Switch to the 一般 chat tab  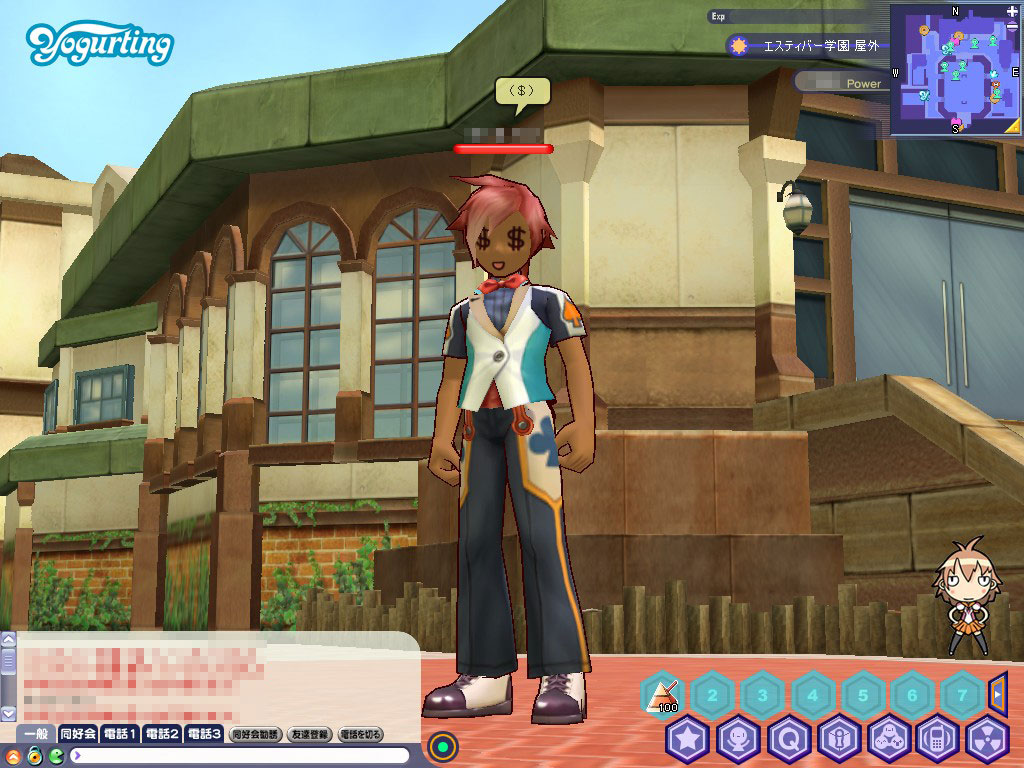pos(34,734)
